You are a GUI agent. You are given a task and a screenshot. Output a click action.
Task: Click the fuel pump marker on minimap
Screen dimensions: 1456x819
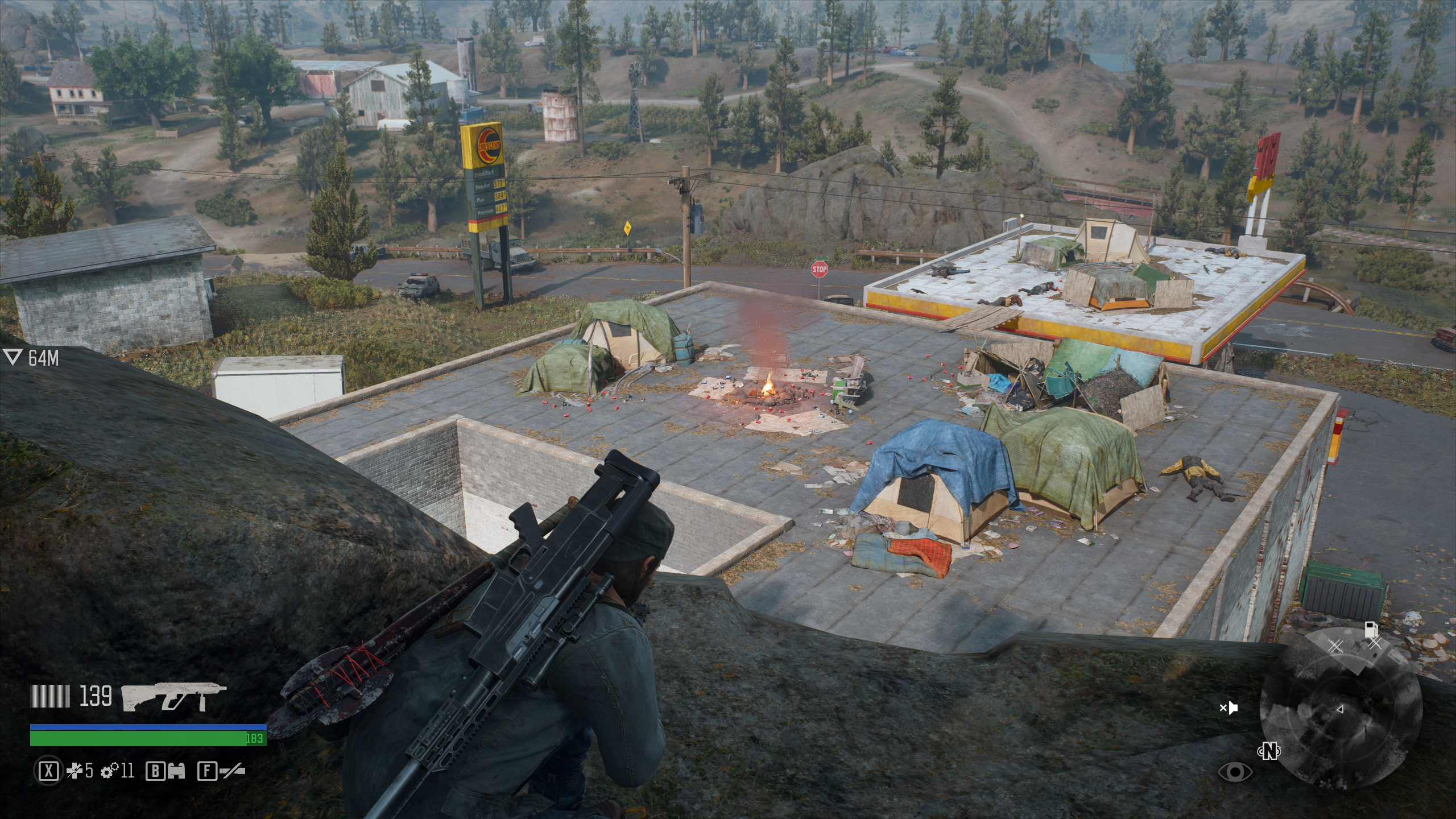(1371, 630)
